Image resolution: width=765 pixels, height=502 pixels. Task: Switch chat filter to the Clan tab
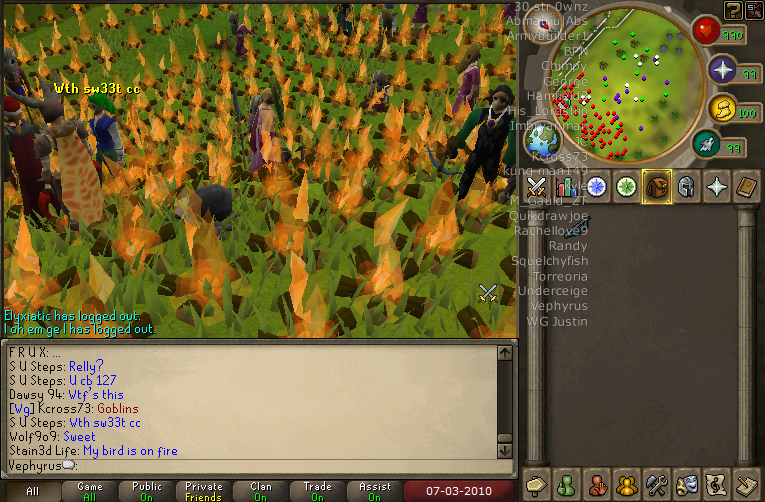click(x=261, y=491)
